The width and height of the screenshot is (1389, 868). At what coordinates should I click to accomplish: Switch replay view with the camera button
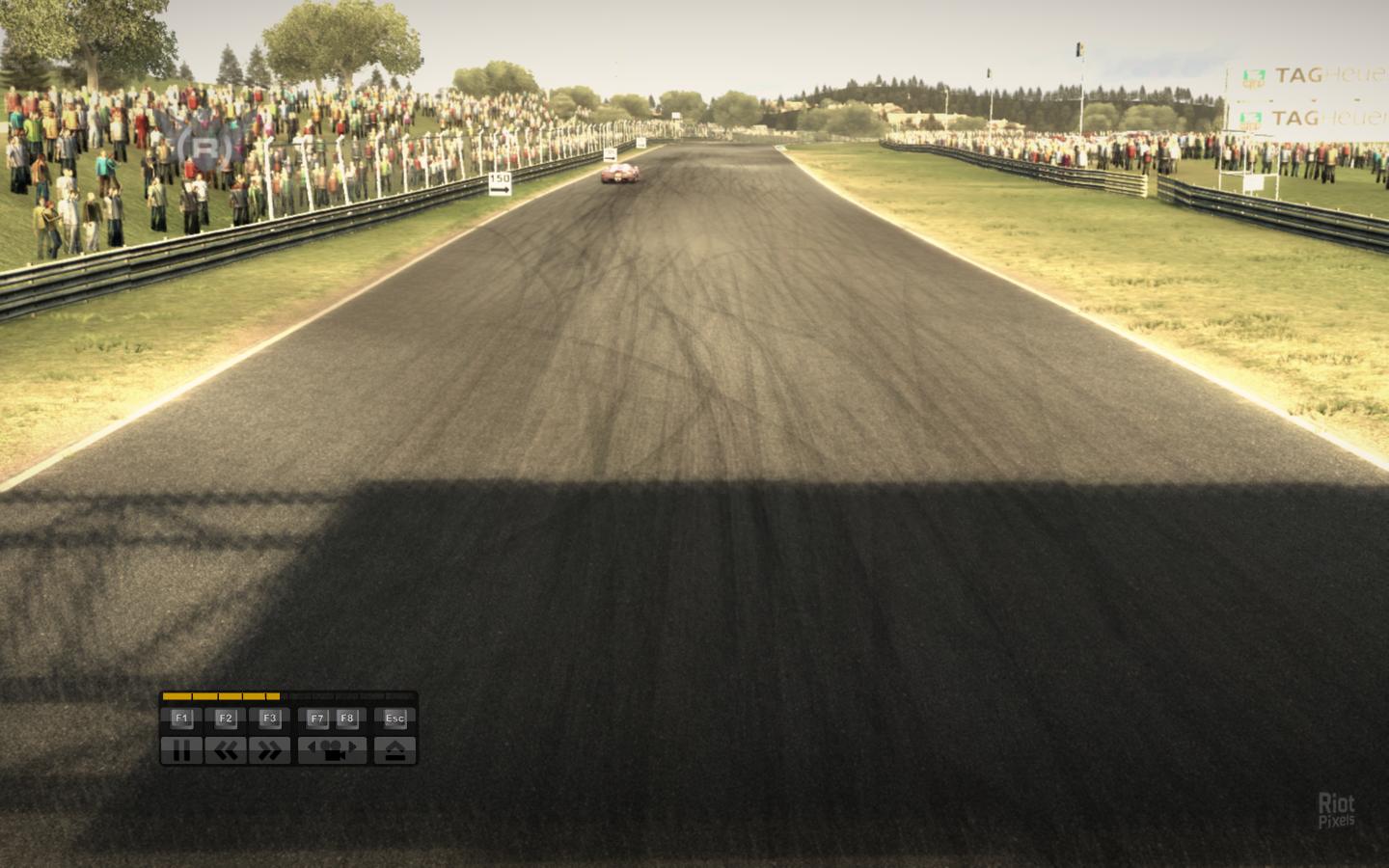click(x=333, y=749)
